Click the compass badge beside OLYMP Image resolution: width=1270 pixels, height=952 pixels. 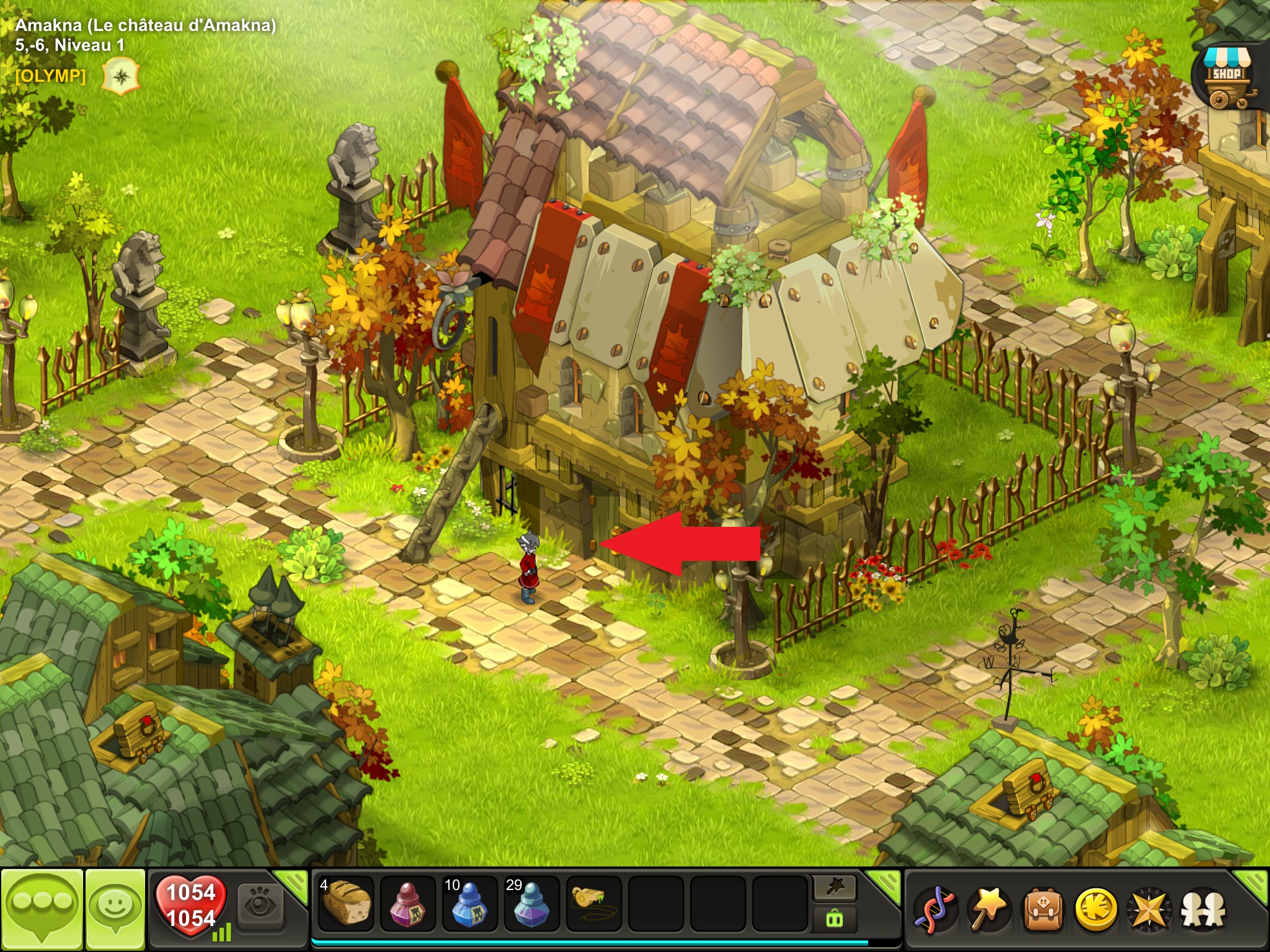(x=121, y=77)
